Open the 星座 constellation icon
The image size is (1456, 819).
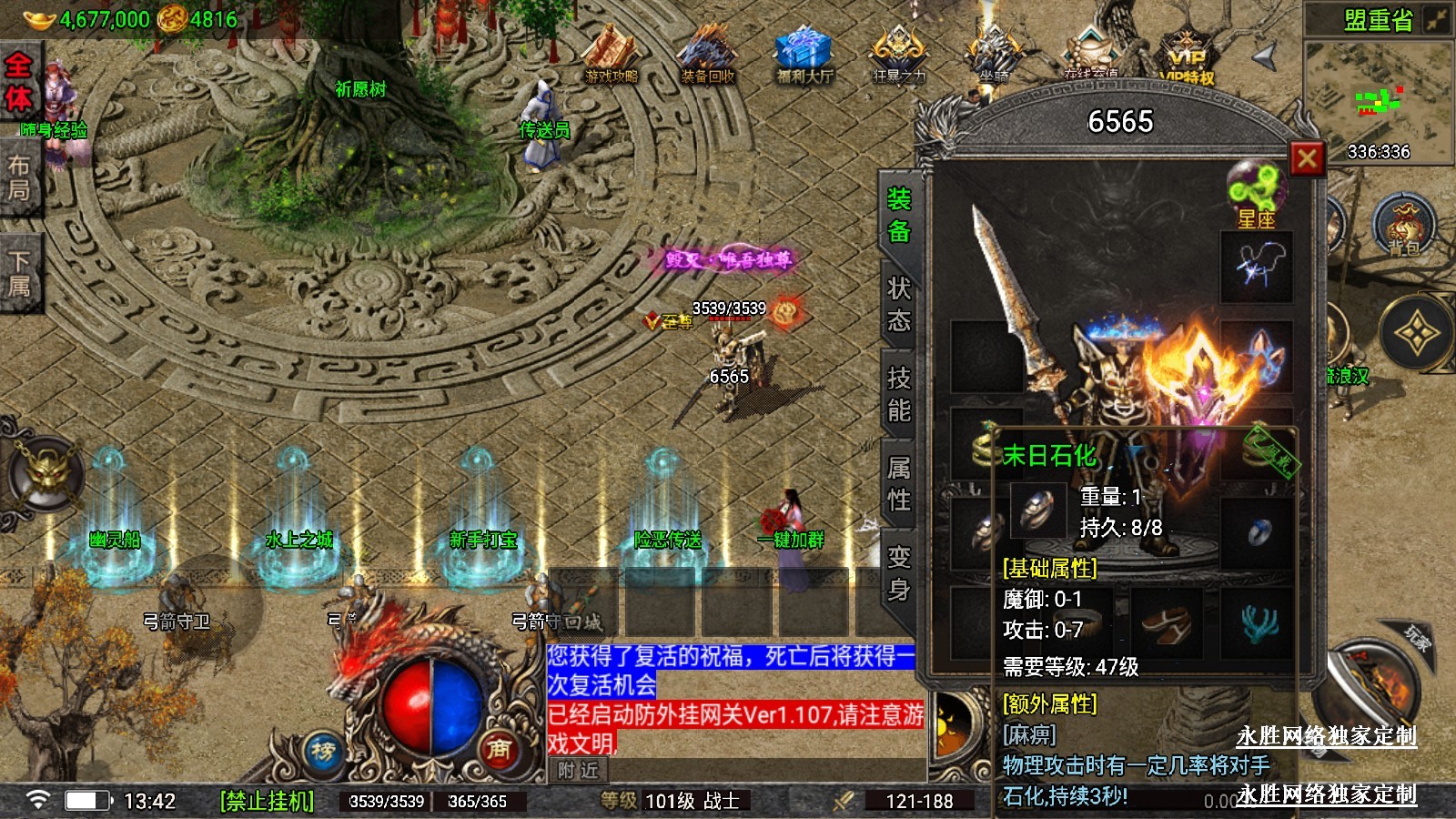[x=1256, y=194]
